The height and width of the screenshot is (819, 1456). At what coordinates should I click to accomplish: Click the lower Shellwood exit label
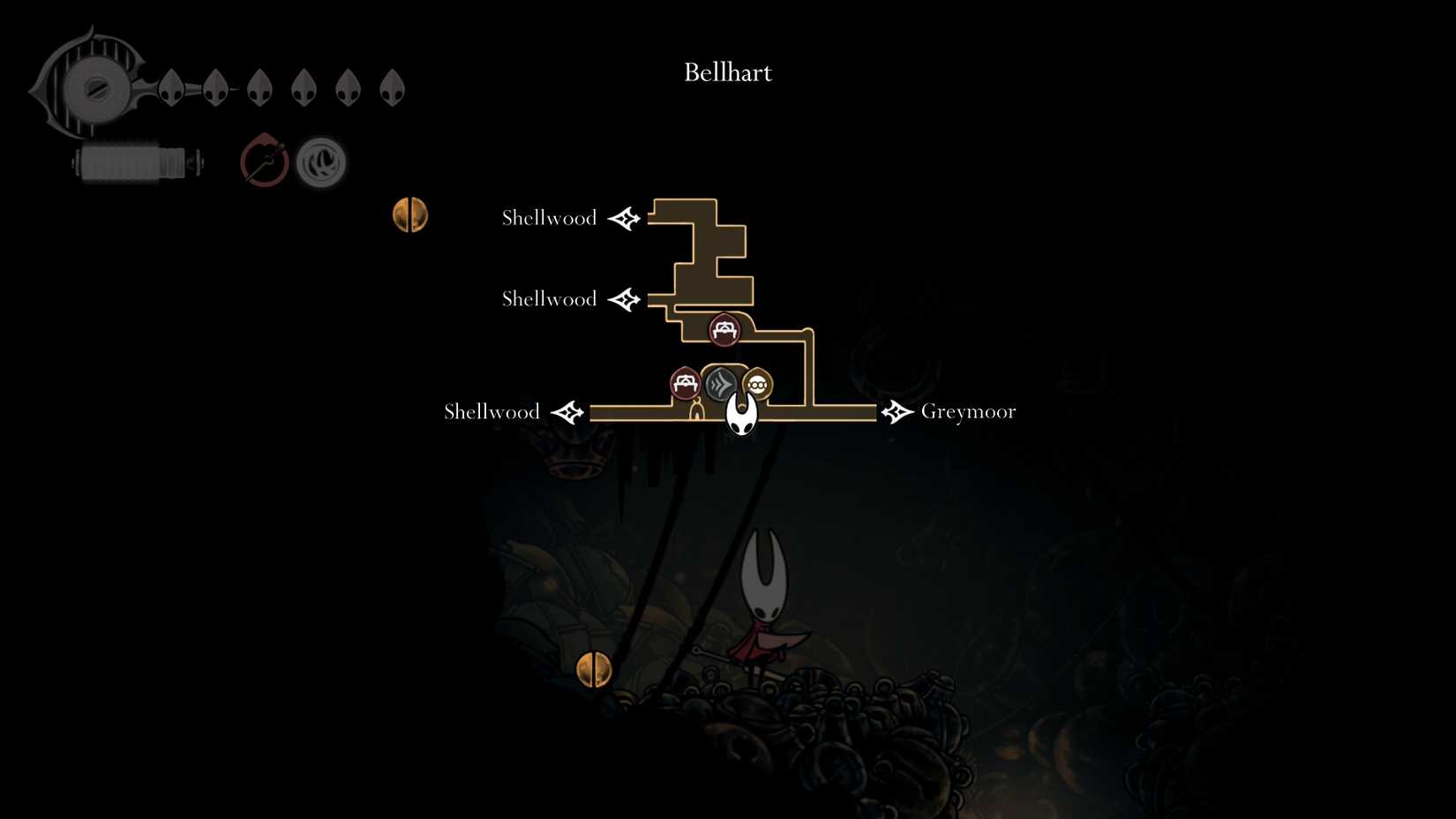click(x=492, y=411)
